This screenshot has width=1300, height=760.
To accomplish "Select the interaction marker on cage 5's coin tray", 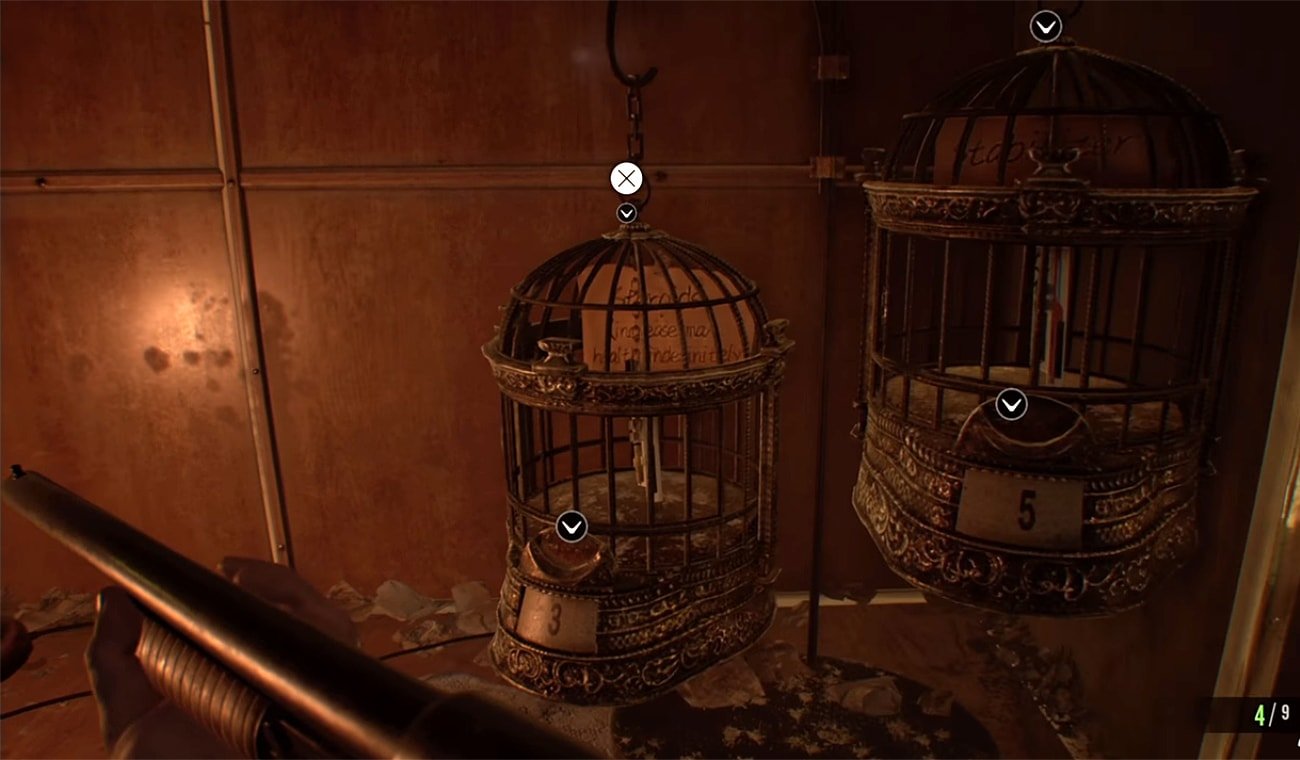I will click(1011, 404).
